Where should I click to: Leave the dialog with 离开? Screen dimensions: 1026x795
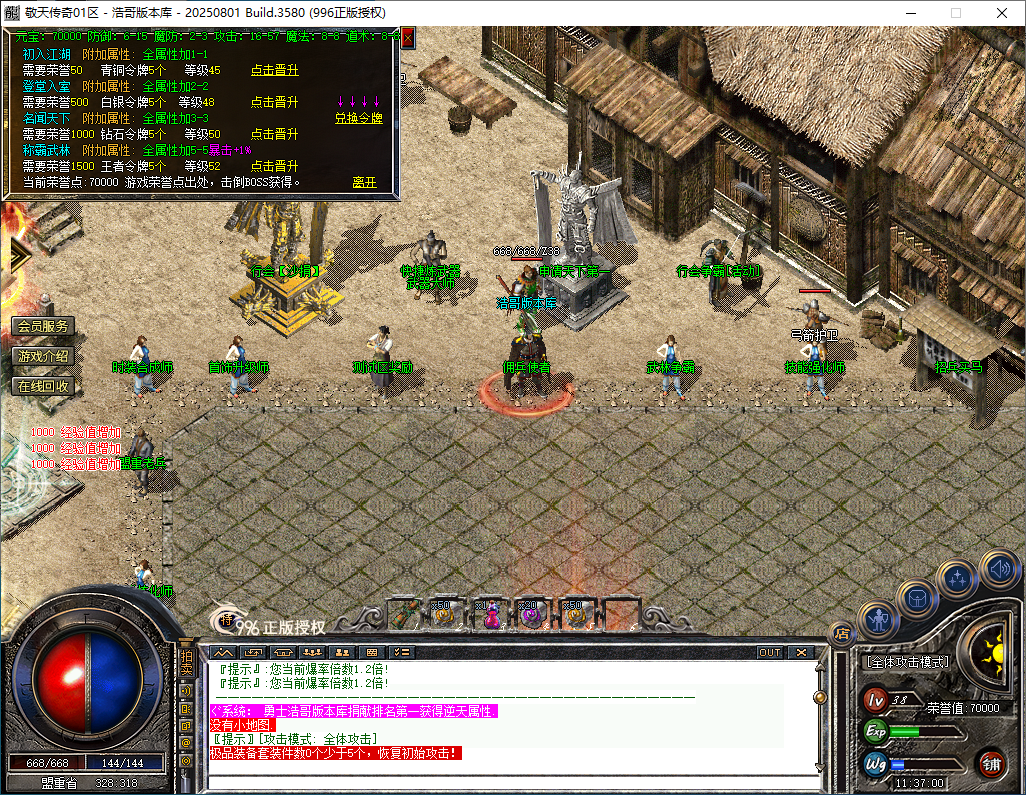click(x=364, y=183)
